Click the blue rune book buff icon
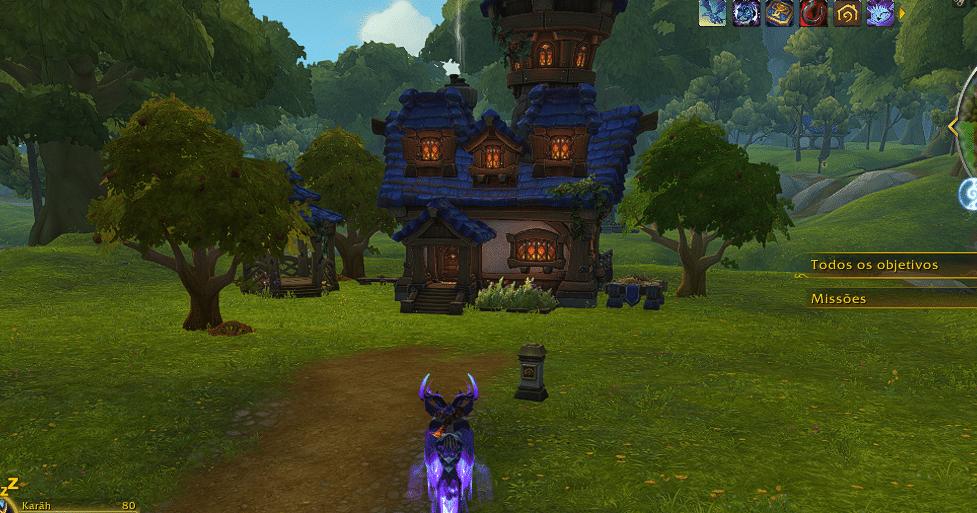Image resolution: width=977 pixels, height=513 pixels. pyautogui.click(x=780, y=12)
